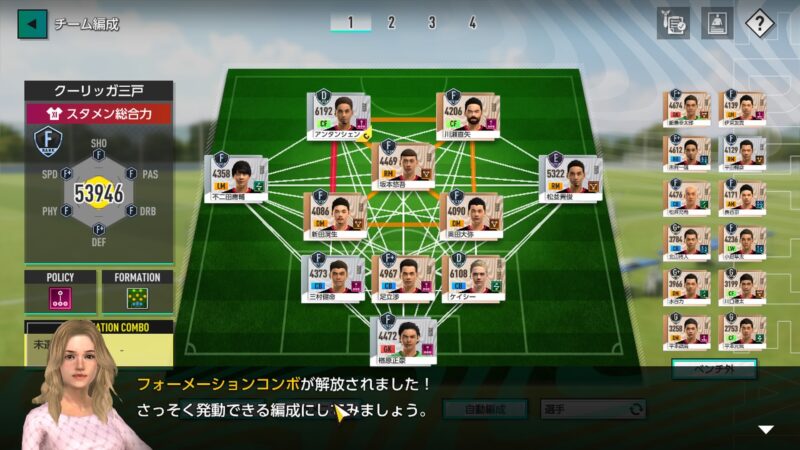
Task: Advance dialogue with the white down arrow
Action: pyautogui.click(x=766, y=429)
